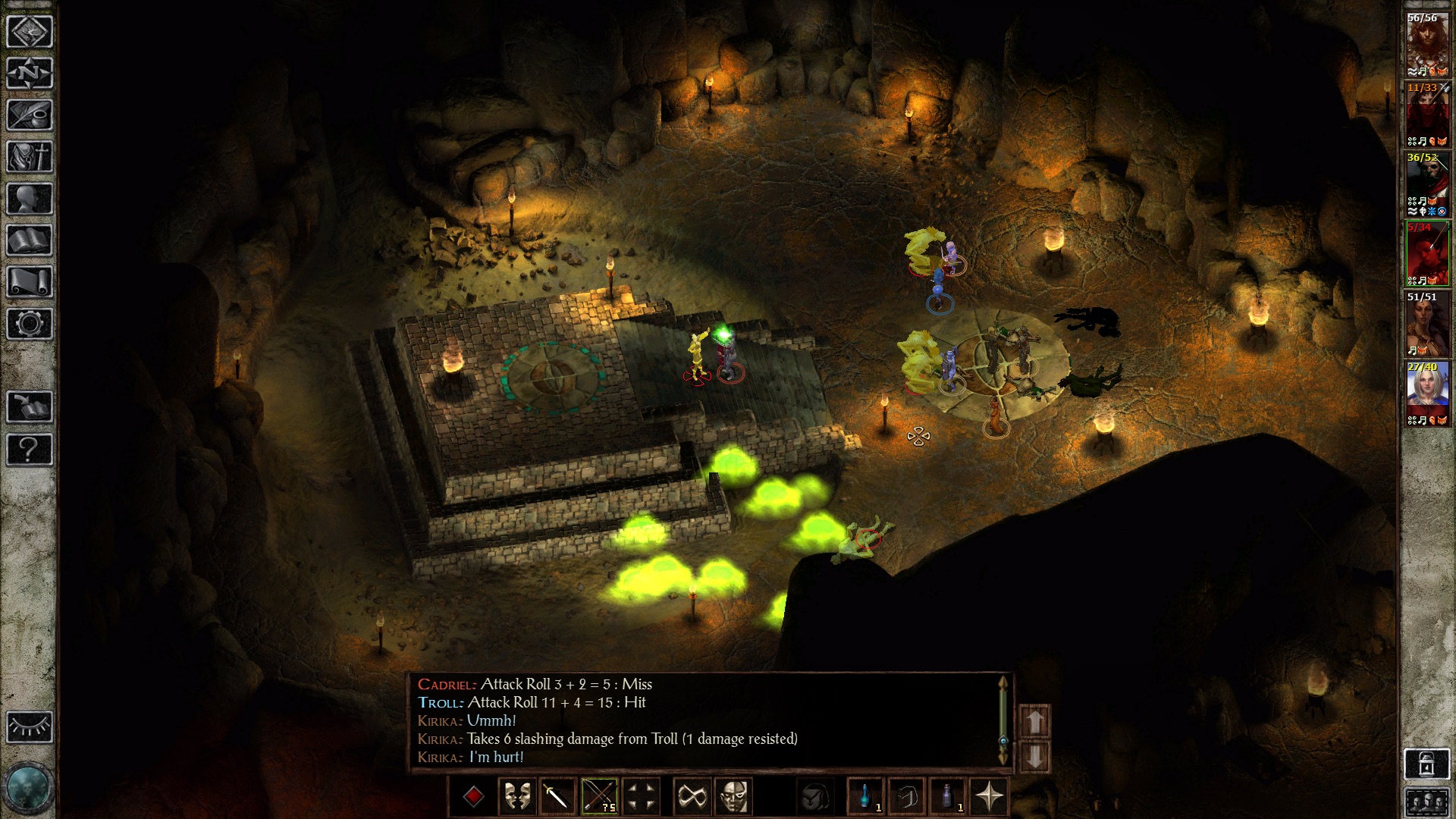Select the portrait with 56/56 health
The height and width of the screenshot is (819, 1456).
[x=1426, y=45]
